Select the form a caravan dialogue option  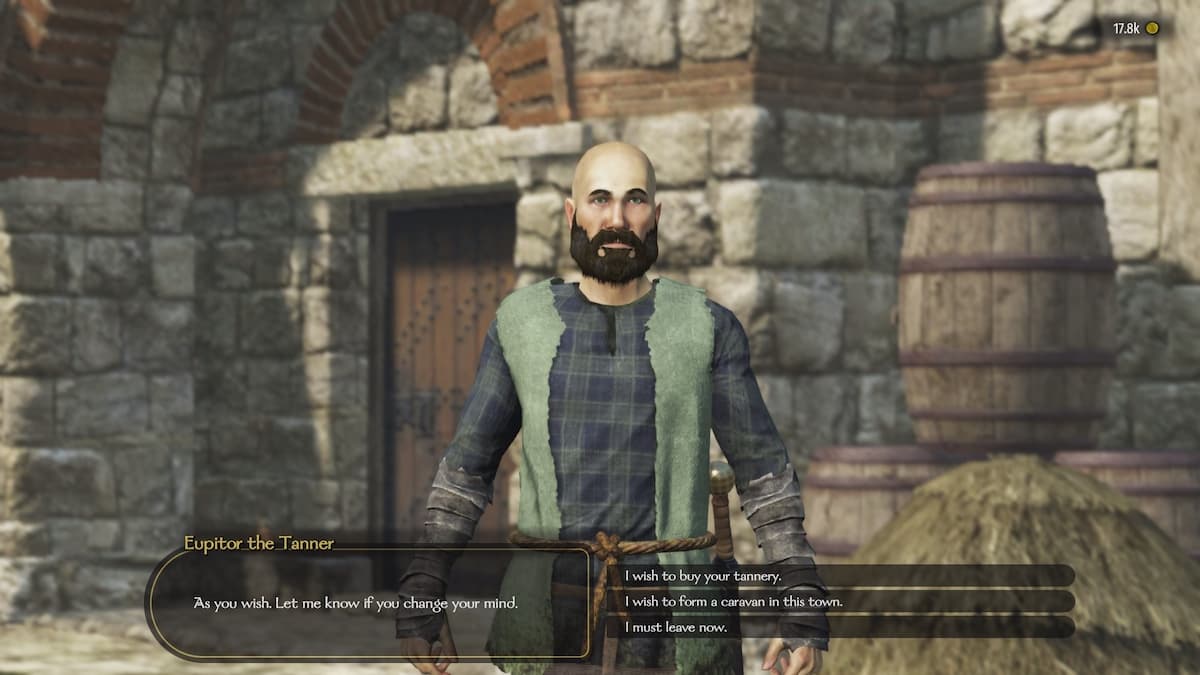pyautogui.click(x=733, y=601)
